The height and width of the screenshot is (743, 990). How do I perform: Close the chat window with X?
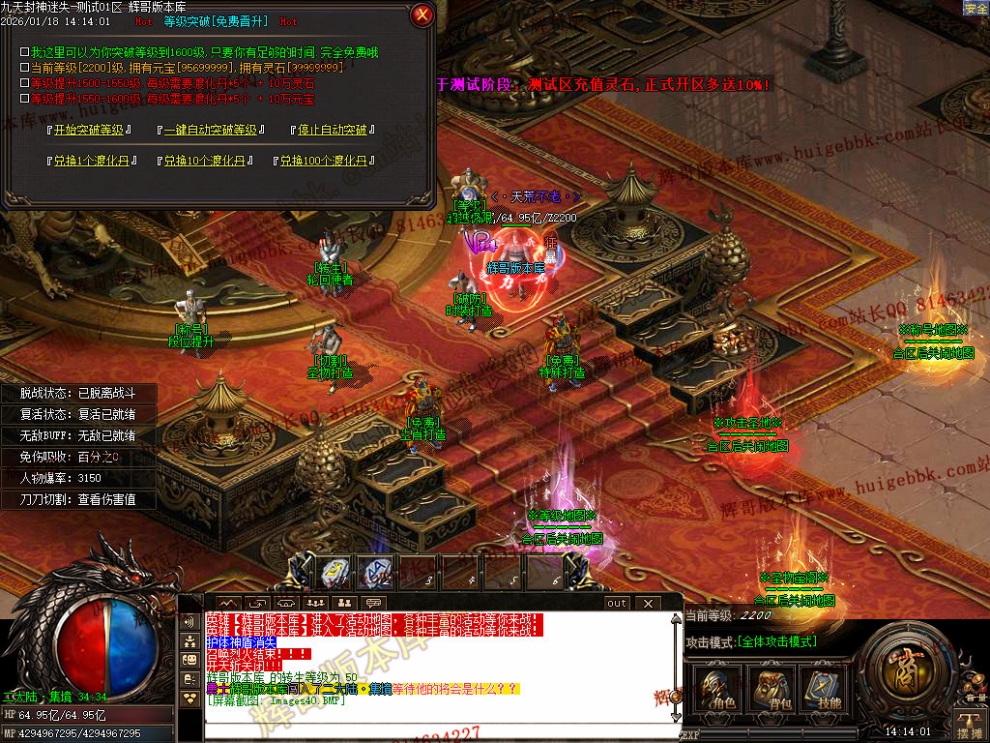[648, 603]
